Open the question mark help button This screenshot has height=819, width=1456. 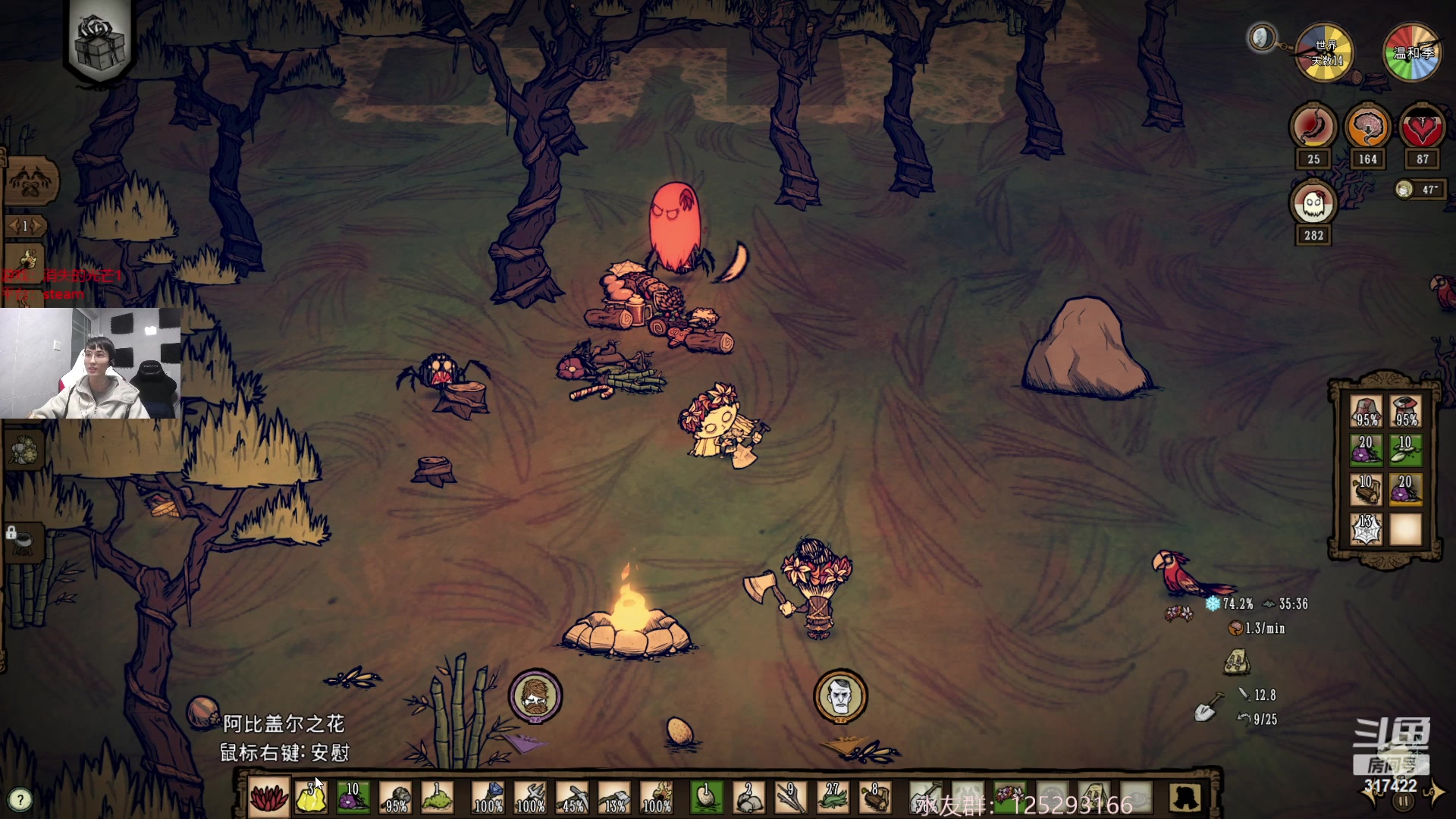[x=20, y=799]
